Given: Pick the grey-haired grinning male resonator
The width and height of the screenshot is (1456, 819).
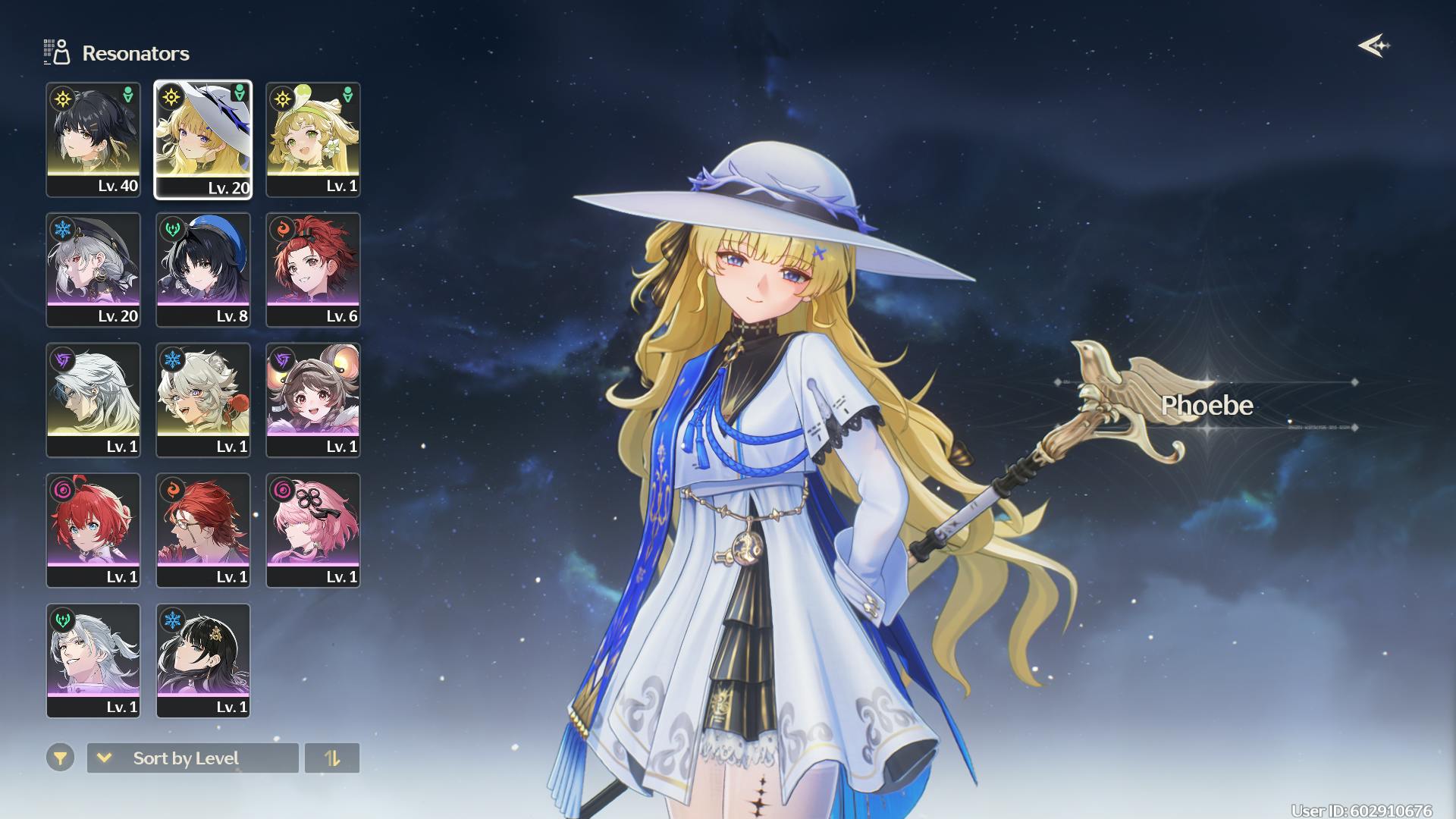Looking at the screenshot, I should (x=93, y=661).
